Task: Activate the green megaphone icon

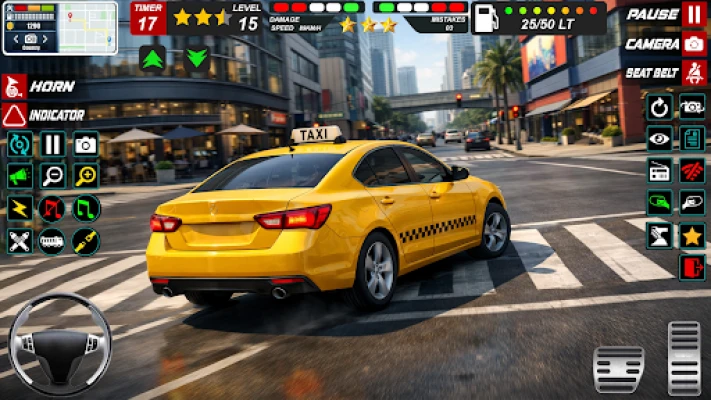Action: (19, 176)
